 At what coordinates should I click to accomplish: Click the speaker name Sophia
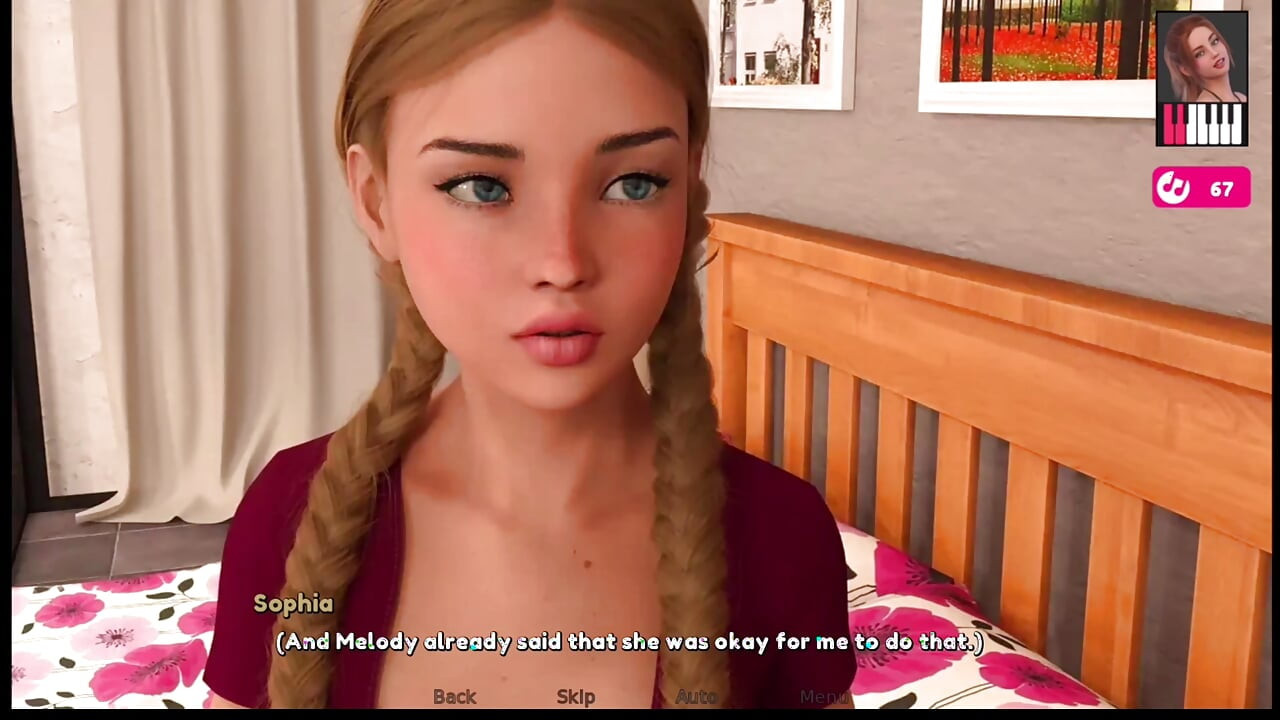pyautogui.click(x=292, y=604)
